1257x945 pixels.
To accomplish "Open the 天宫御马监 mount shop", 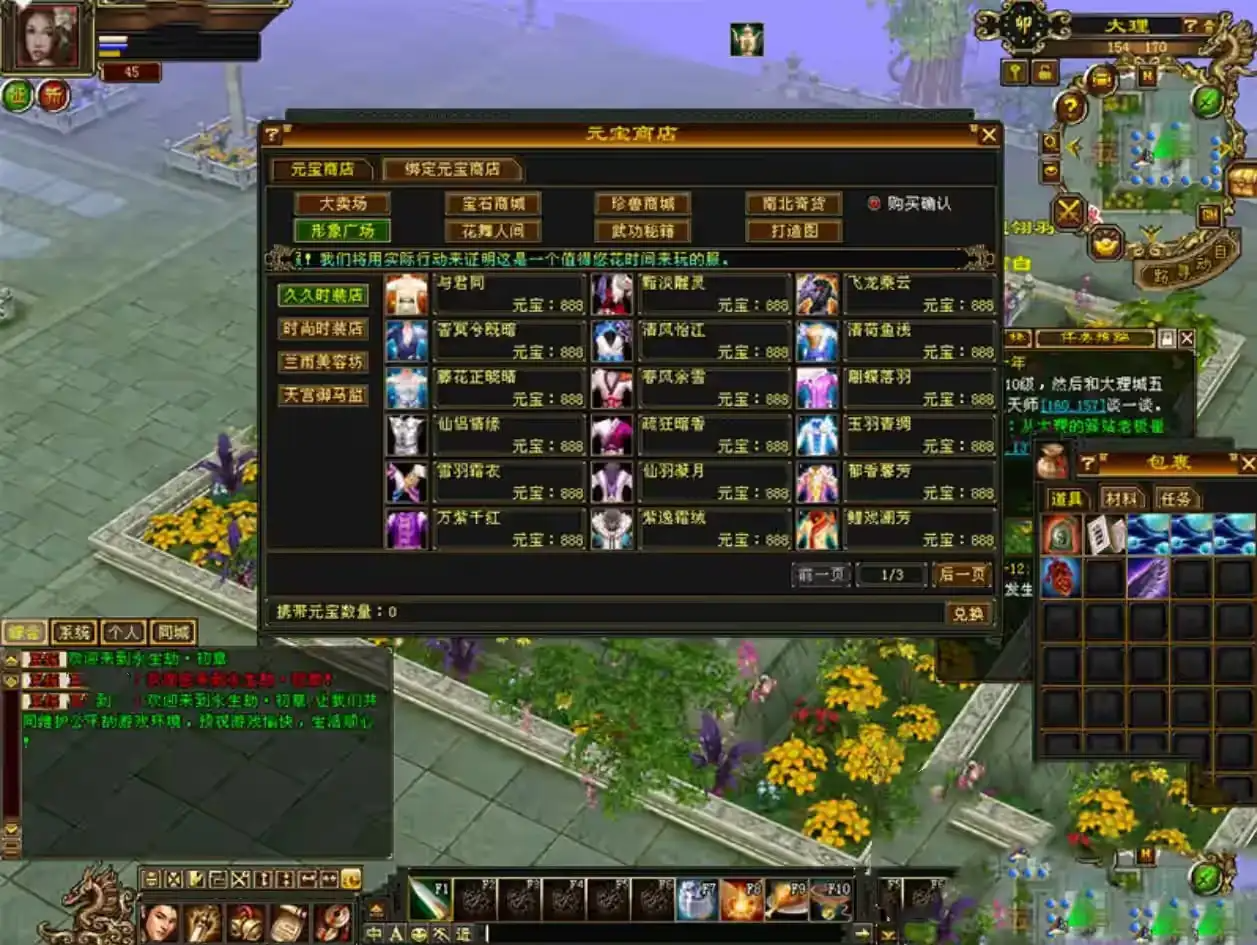I will point(323,395).
